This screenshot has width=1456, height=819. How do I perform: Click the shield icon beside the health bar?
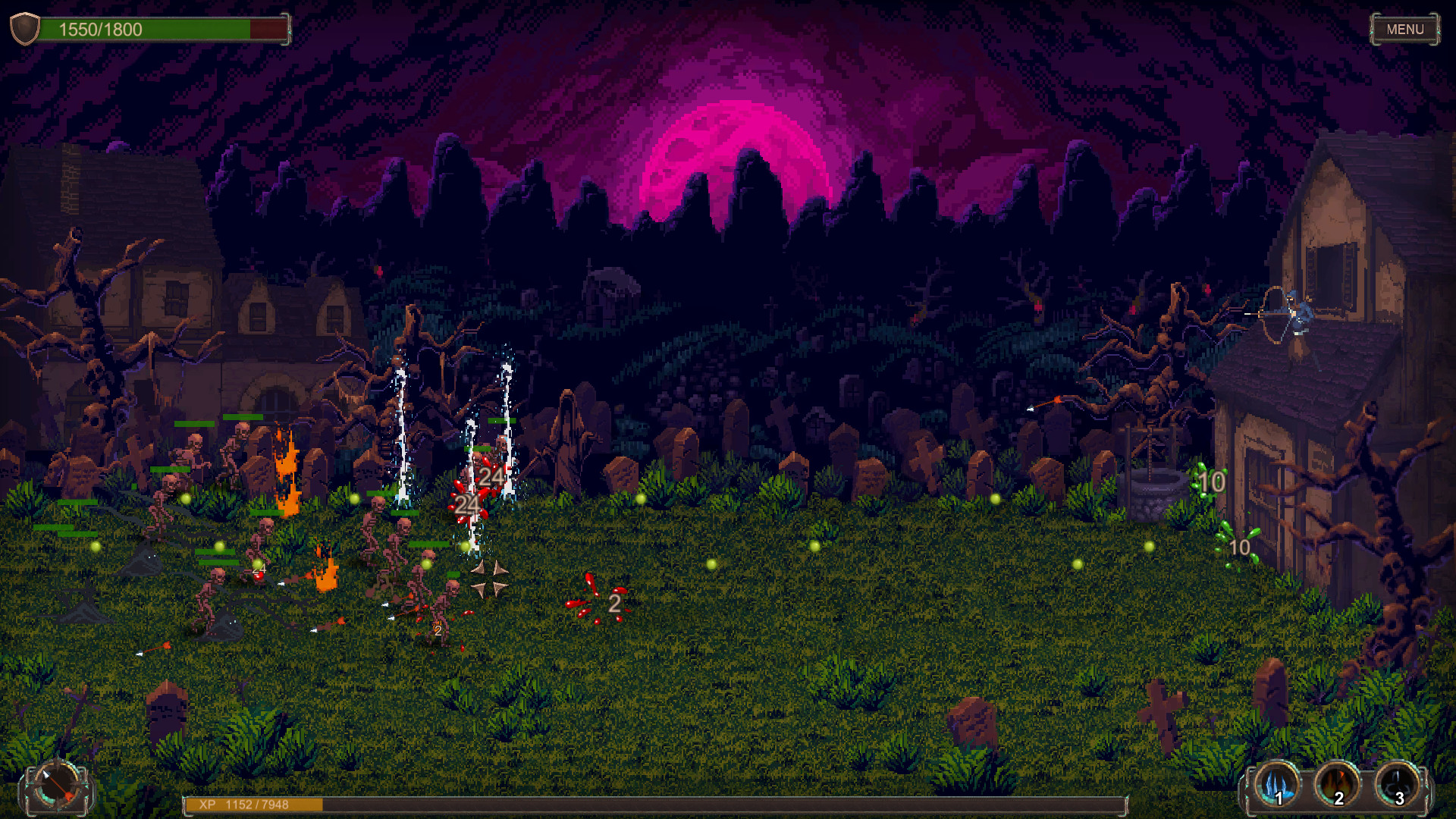25,29
